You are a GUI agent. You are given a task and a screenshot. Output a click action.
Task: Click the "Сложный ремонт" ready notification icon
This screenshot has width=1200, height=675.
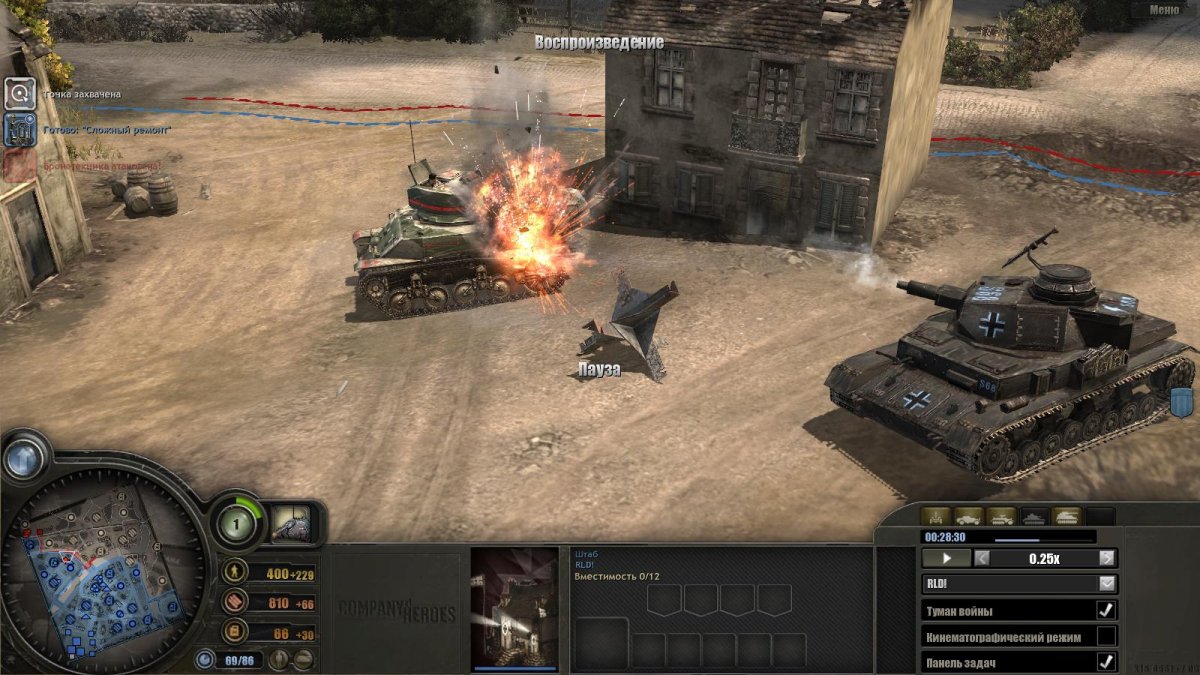point(19,130)
